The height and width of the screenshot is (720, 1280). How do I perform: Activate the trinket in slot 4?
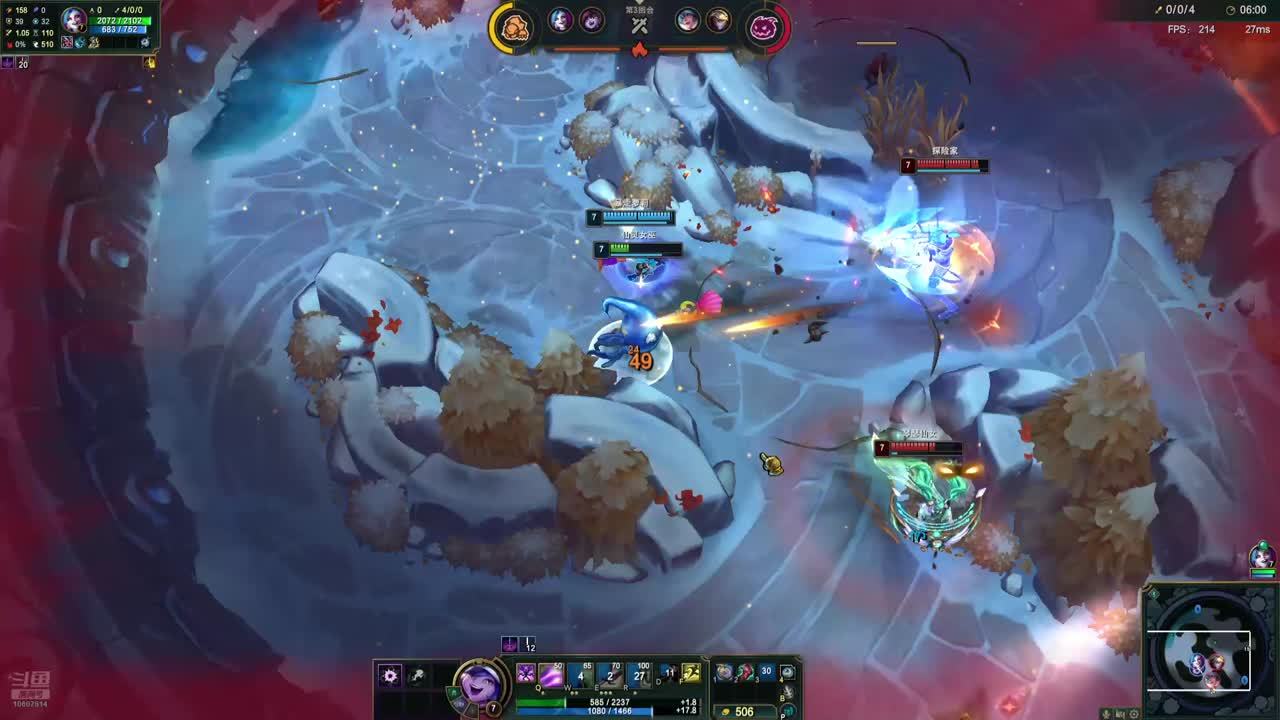pyautogui.click(x=788, y=673)
